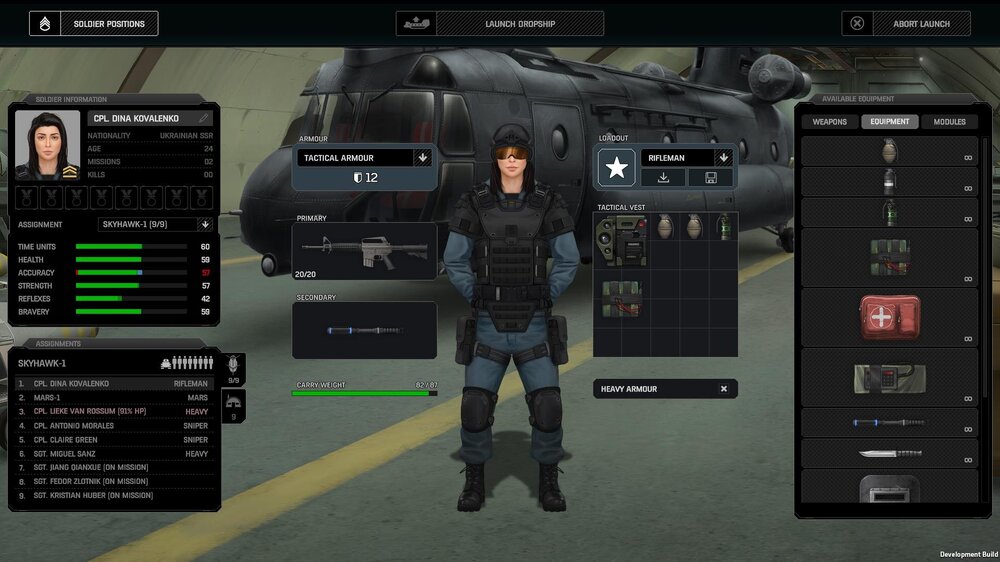
Task: Click the loadout download arrow button
Action: (x=663, y=178)
